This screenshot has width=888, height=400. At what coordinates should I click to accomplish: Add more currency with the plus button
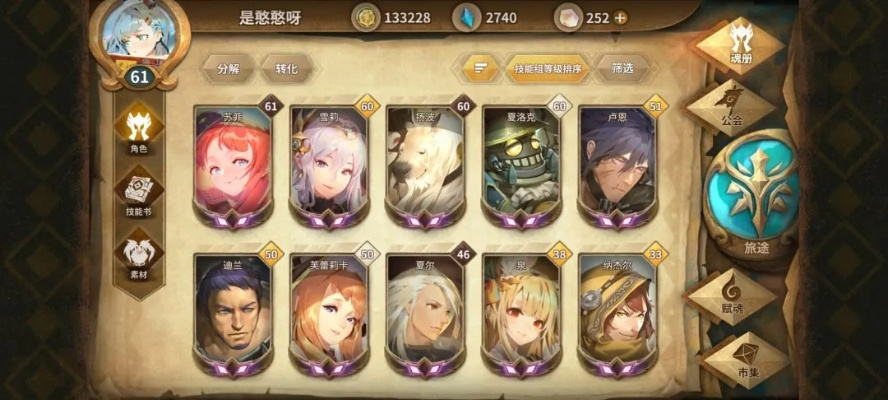pos(621,17)
